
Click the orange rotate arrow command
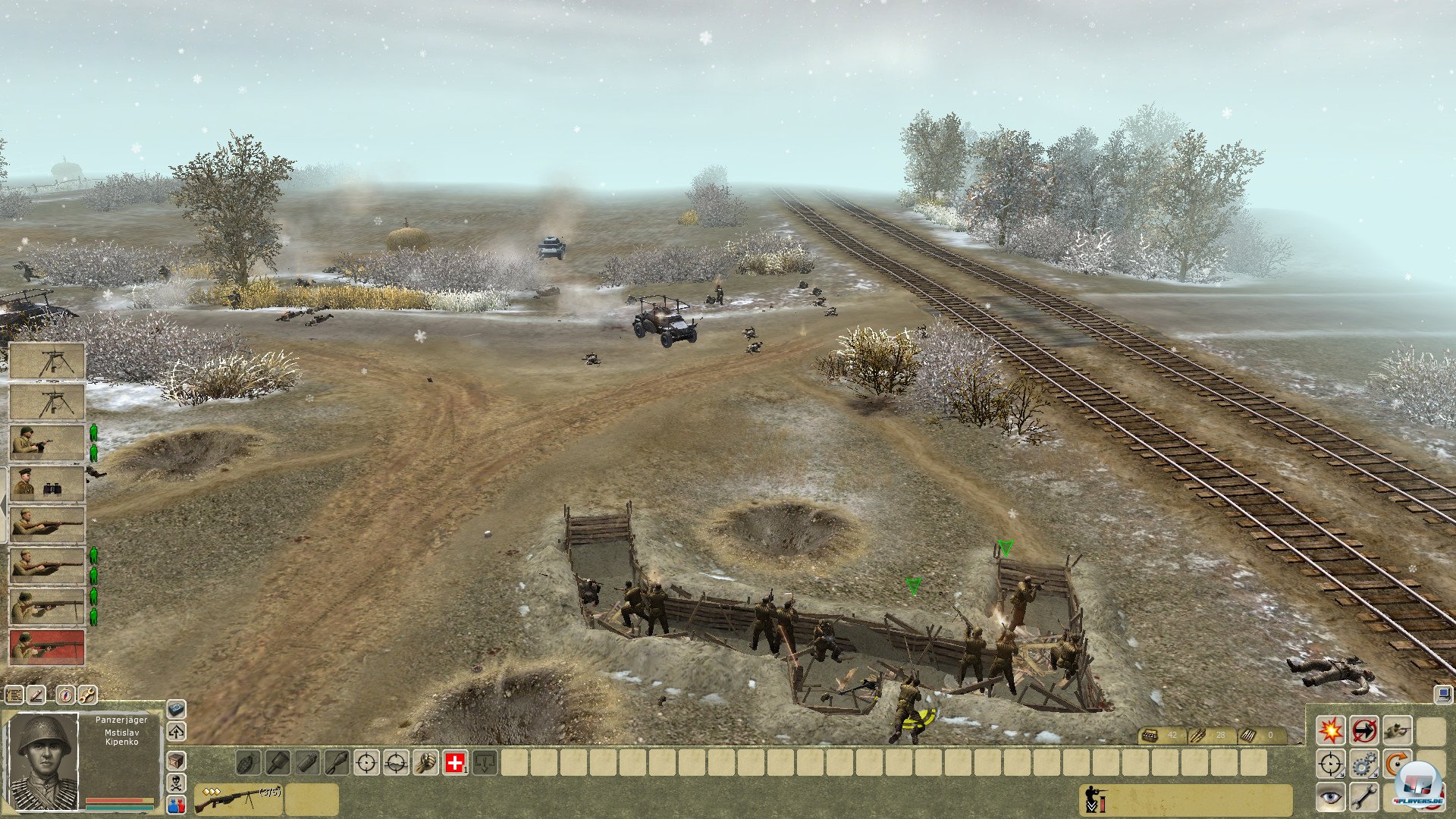(1397, 764)
